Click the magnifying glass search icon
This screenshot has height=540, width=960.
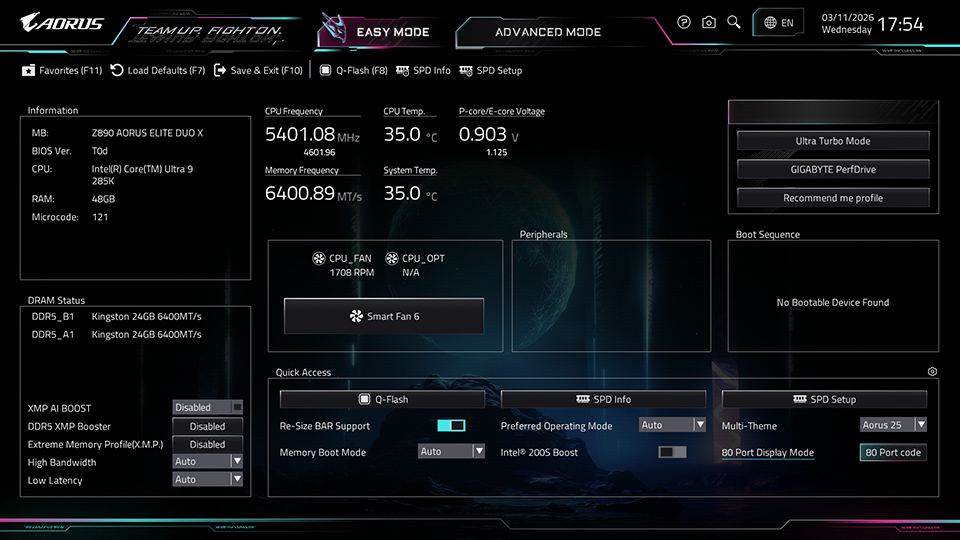[x=734, y=22]
